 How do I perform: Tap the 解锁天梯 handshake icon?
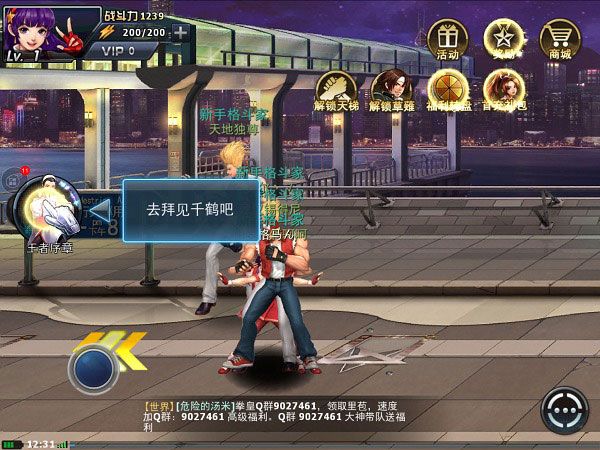(335, 87)
